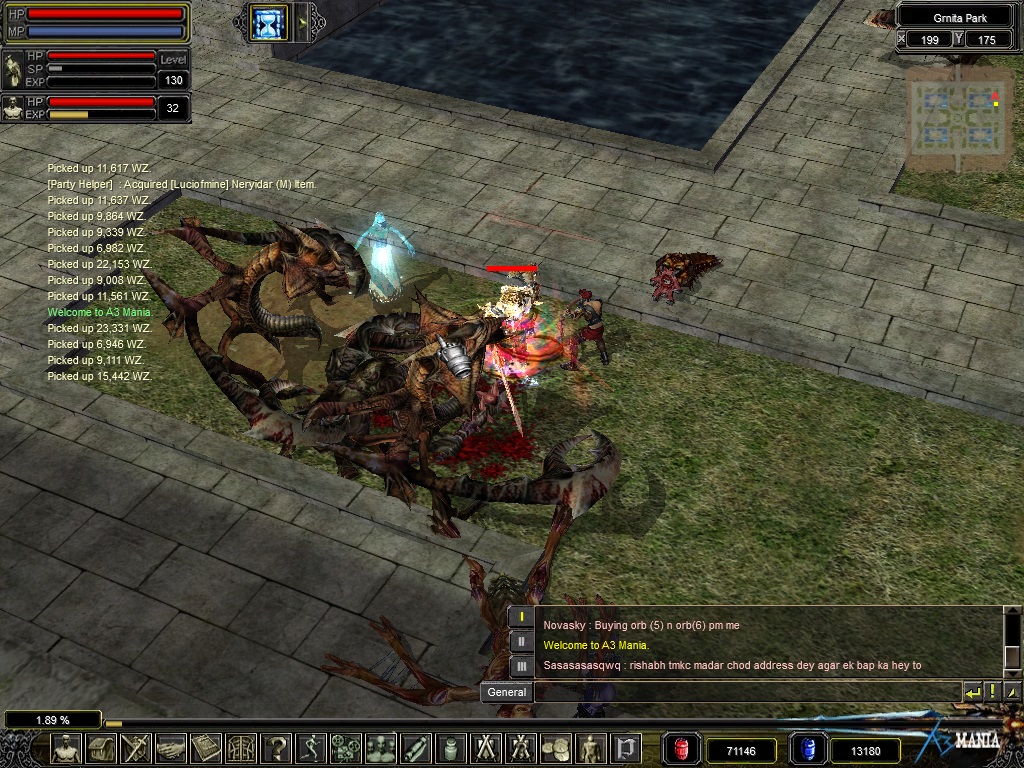Screen dimensions: 1024x768
Task: Open the character status icon
Action: (x=67, y=748)
